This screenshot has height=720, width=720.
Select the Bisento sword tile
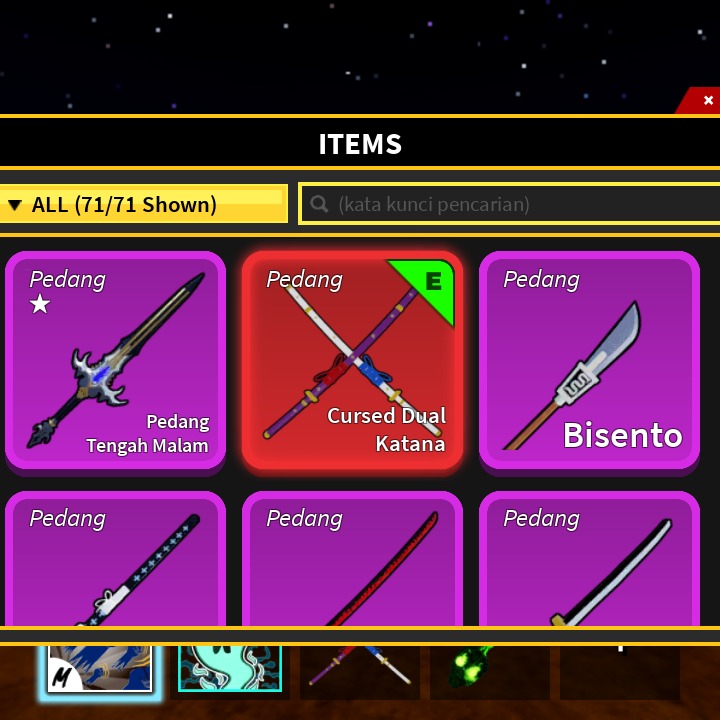(589, 360)
